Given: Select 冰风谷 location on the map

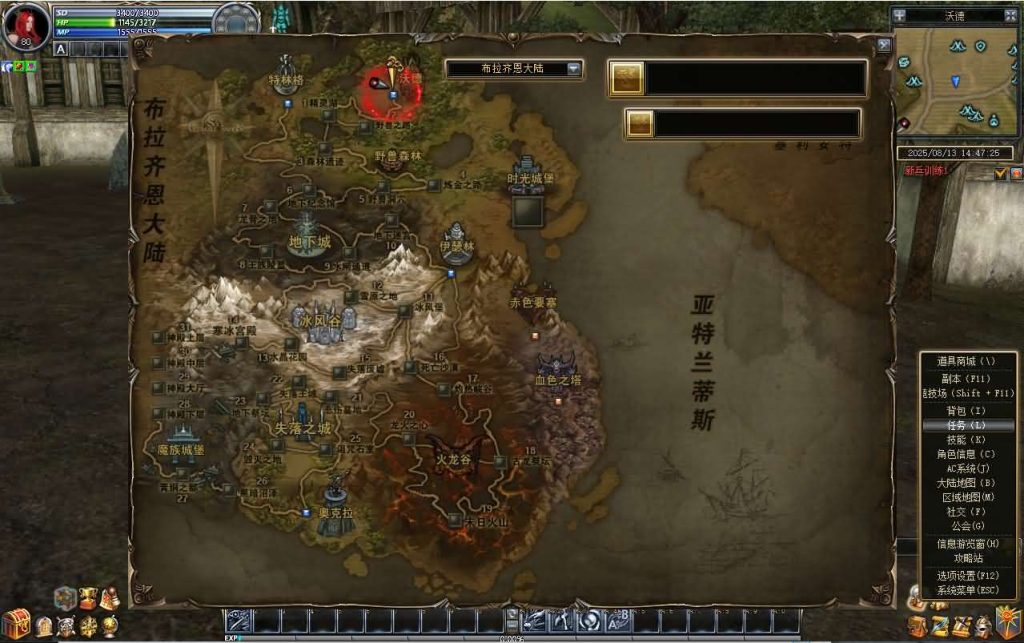Looking at the screenshot, I should (322, 320).
